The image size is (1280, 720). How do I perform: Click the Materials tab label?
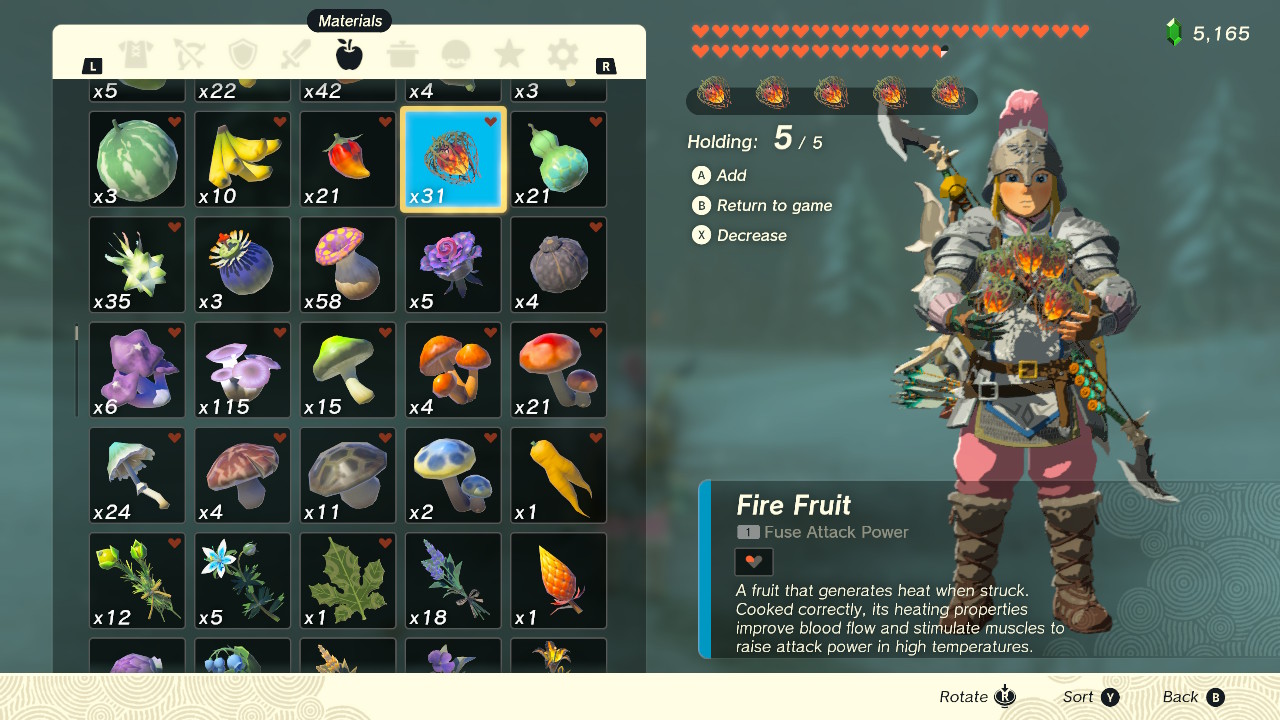(349, 20)
